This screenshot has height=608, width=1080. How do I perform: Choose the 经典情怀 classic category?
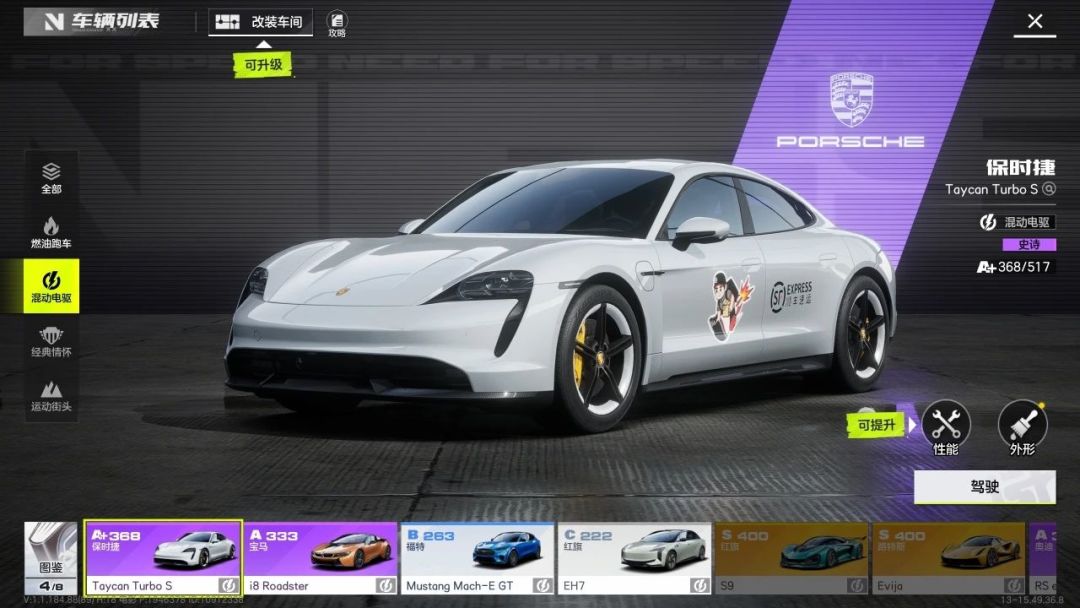(x=52, y=341)
